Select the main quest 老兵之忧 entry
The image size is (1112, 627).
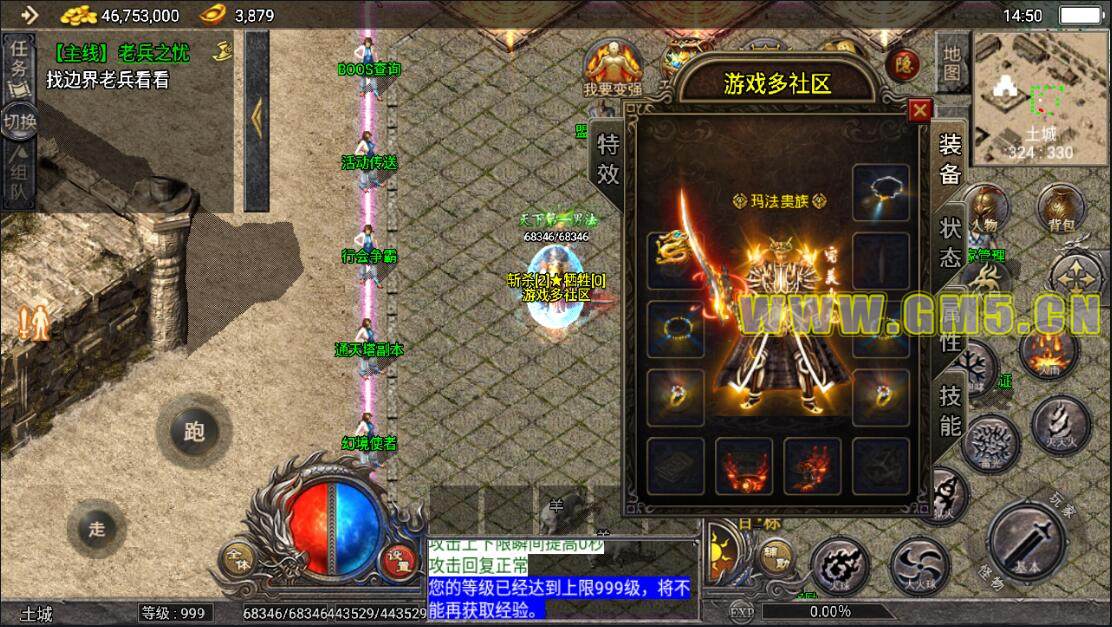tap(123, 53)
